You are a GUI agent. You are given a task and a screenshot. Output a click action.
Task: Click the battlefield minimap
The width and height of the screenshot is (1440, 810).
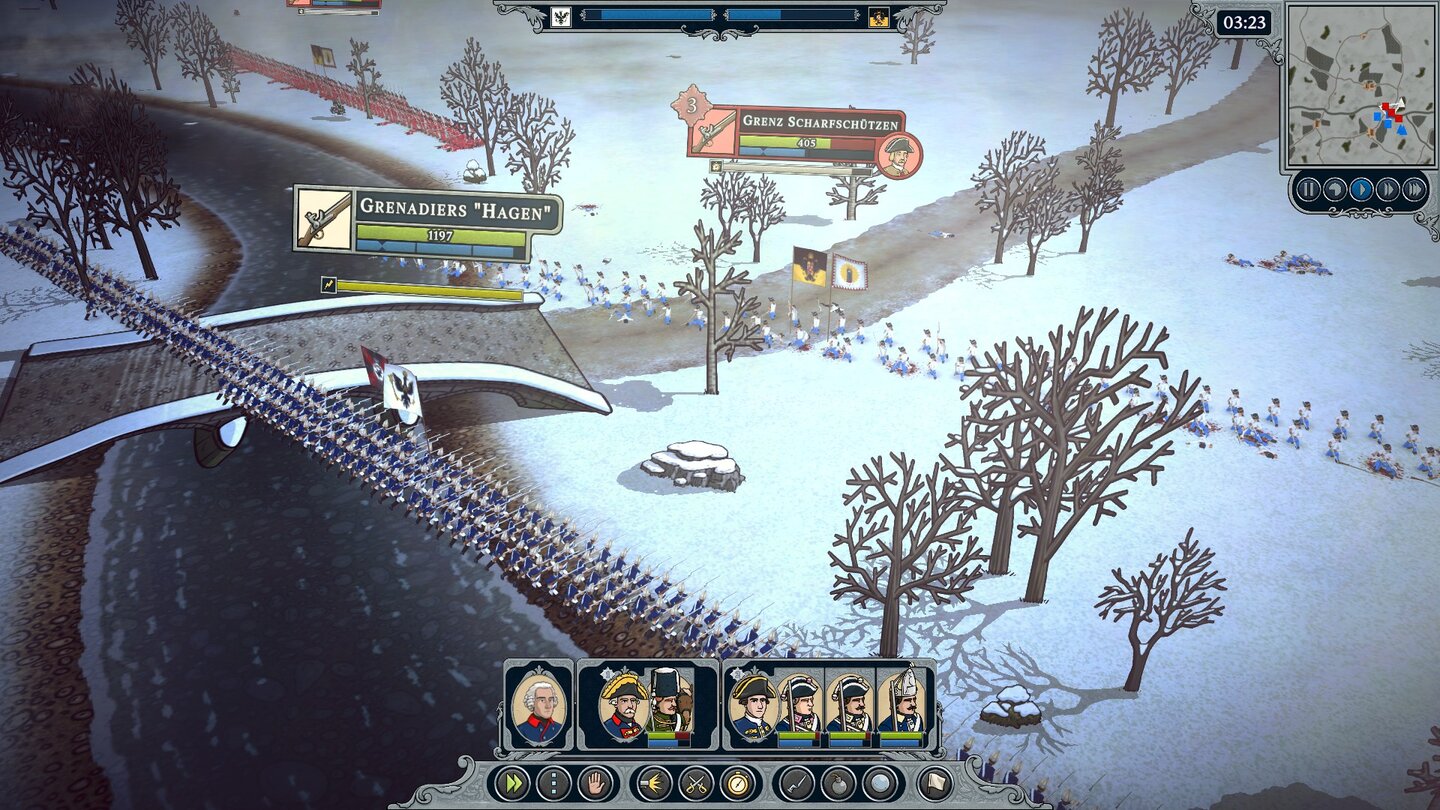pyautogui.click(x=1360, y=85)
